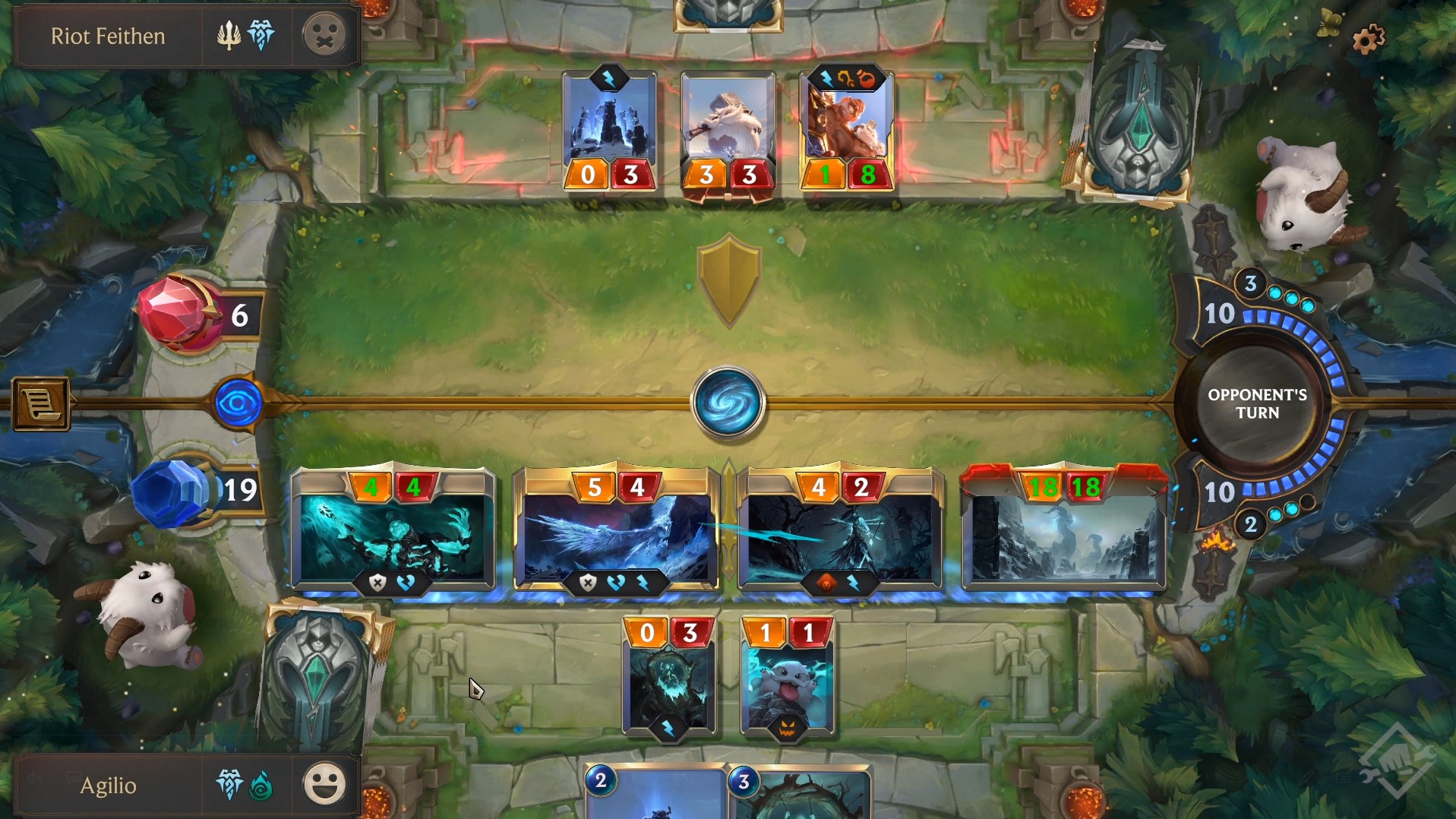The height and width of the screenshot is (819, 1456).
Task: Open your emote wheel smiley
Action: tap(325, 785)
